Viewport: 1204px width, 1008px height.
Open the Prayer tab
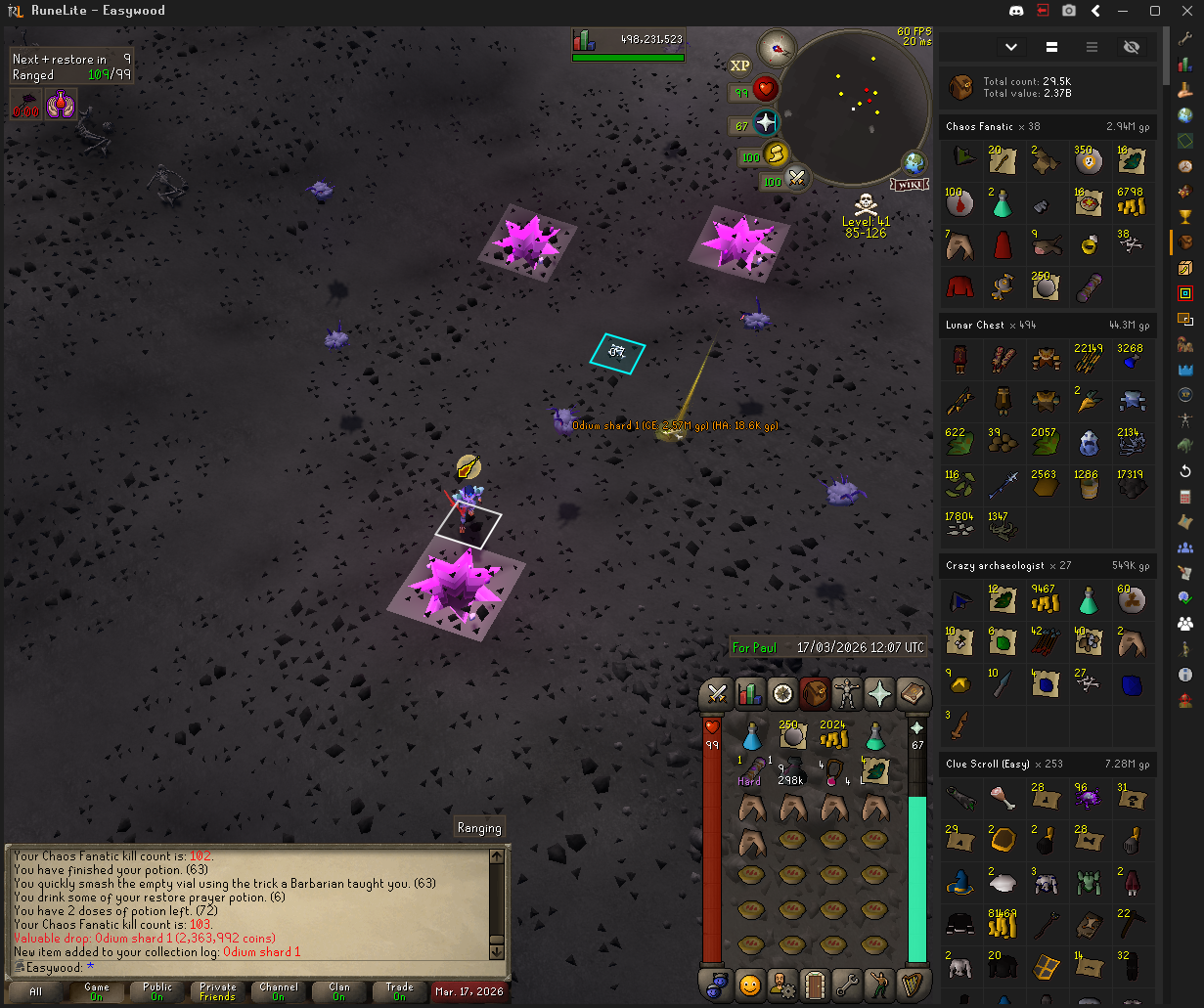pos(879,693)
